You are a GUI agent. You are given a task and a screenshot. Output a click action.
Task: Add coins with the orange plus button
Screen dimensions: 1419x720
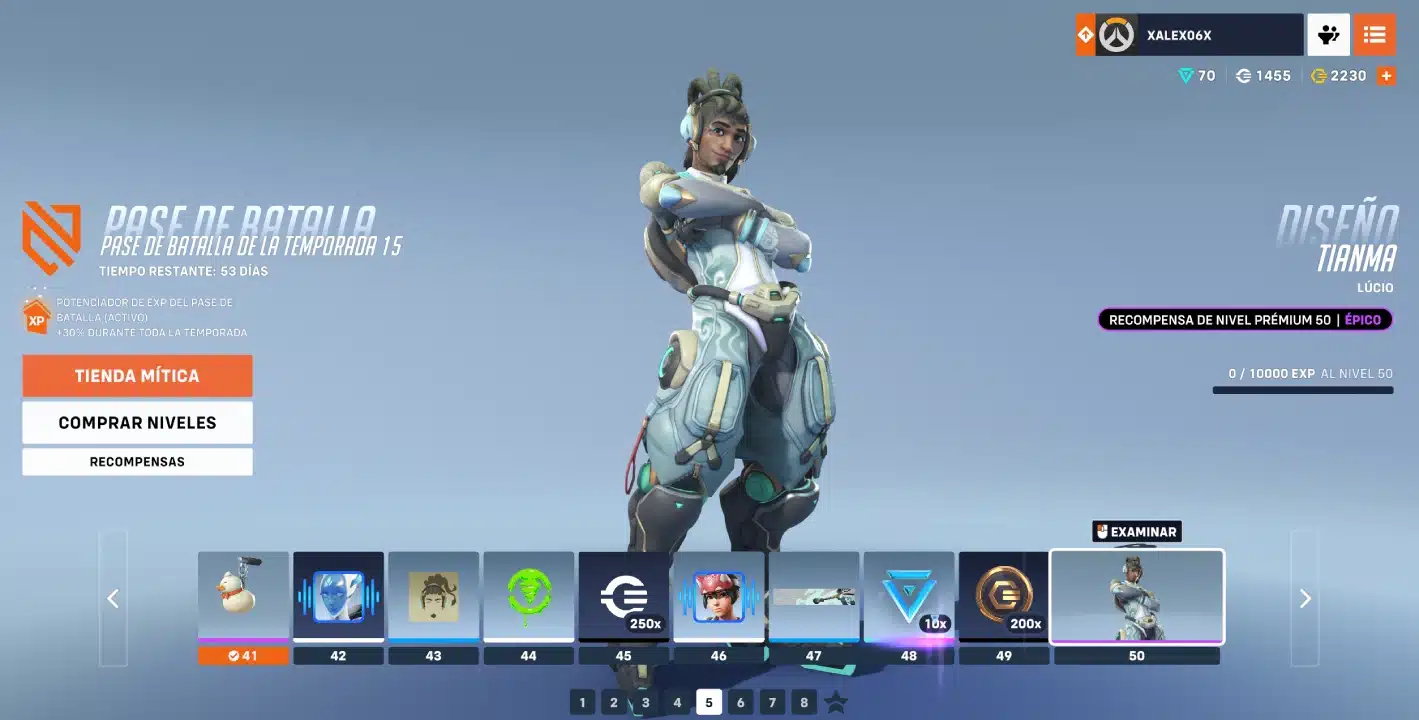(x=1386, y=76)
